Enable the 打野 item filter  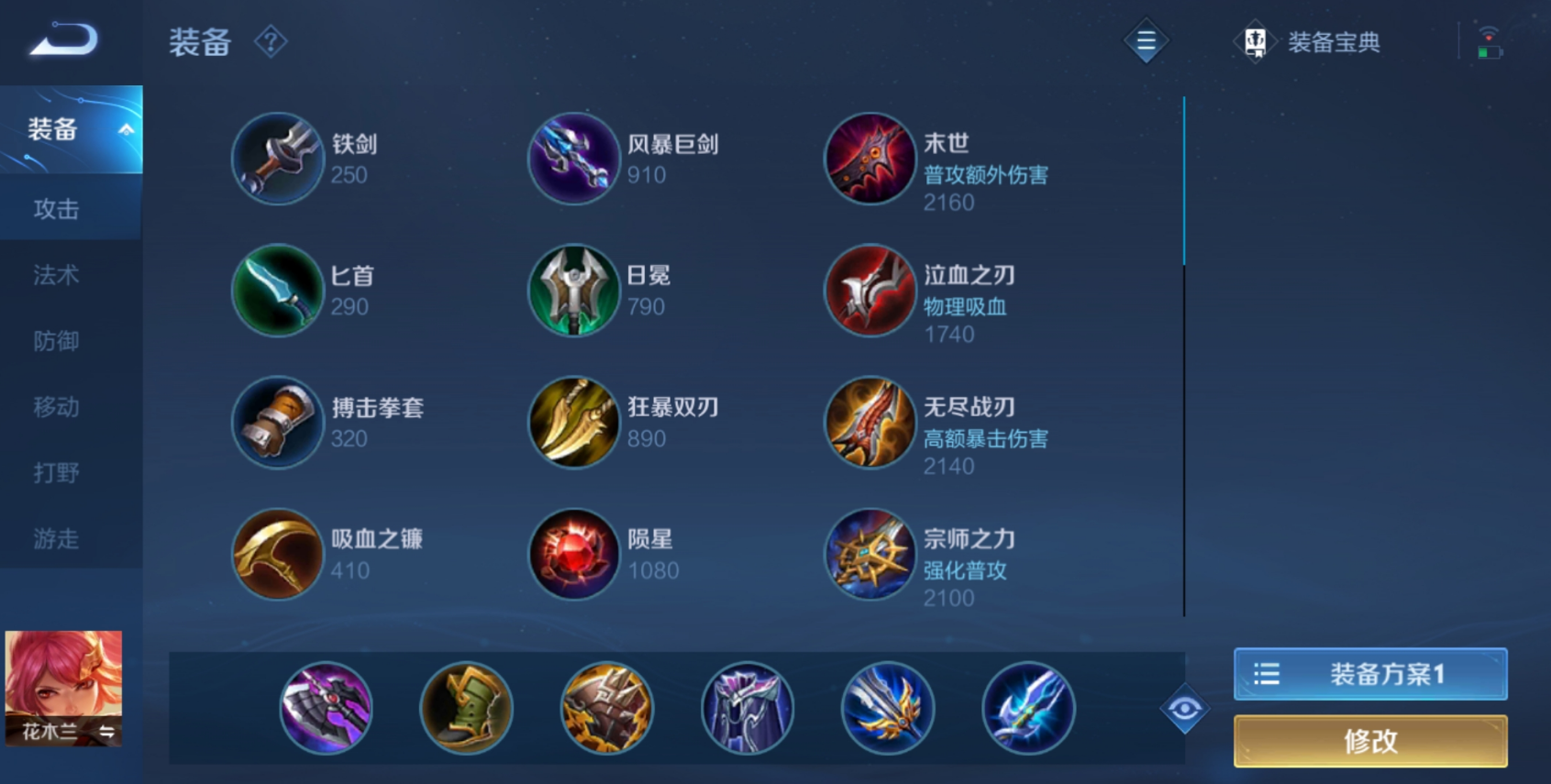tap(58, 472)
